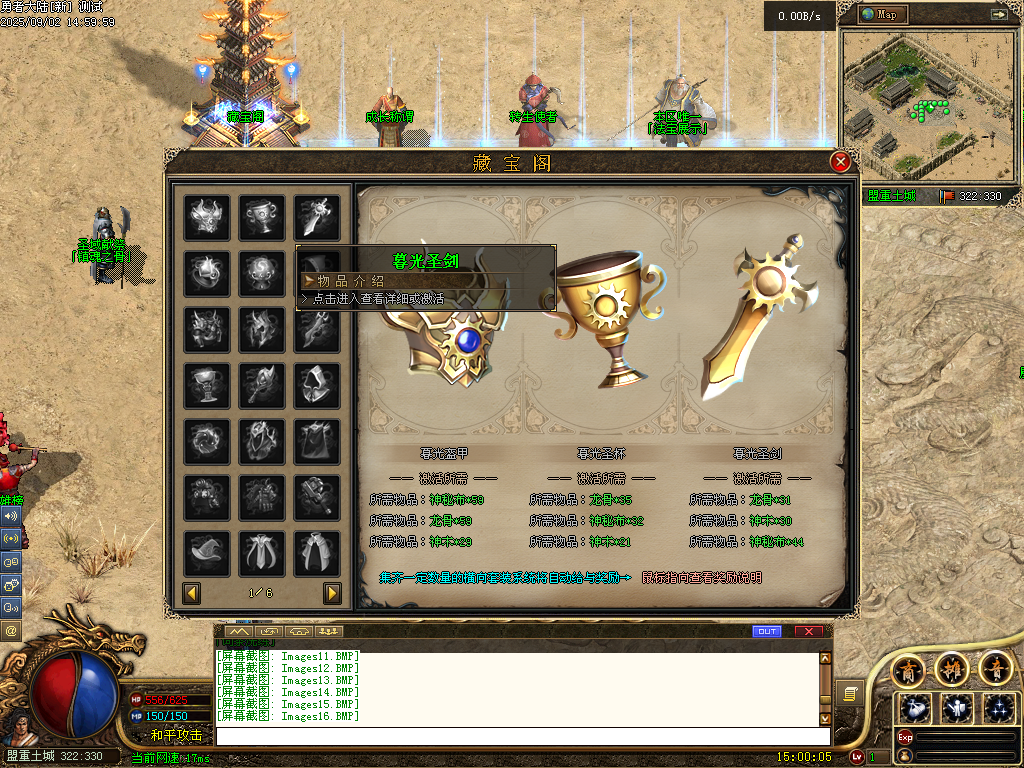
Task: Open the bag icon in the bottom-right panel
Action: pyautogui.click(x=914, y=709)
